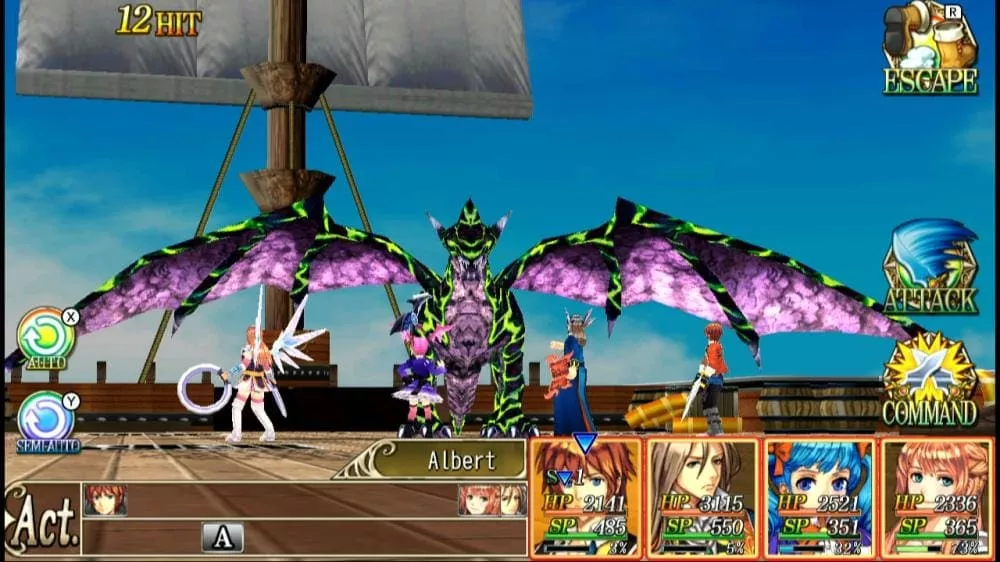Choose the blonde party member with 2336 HP
Screen dimensions: 1000x562
tap(936, 496)
